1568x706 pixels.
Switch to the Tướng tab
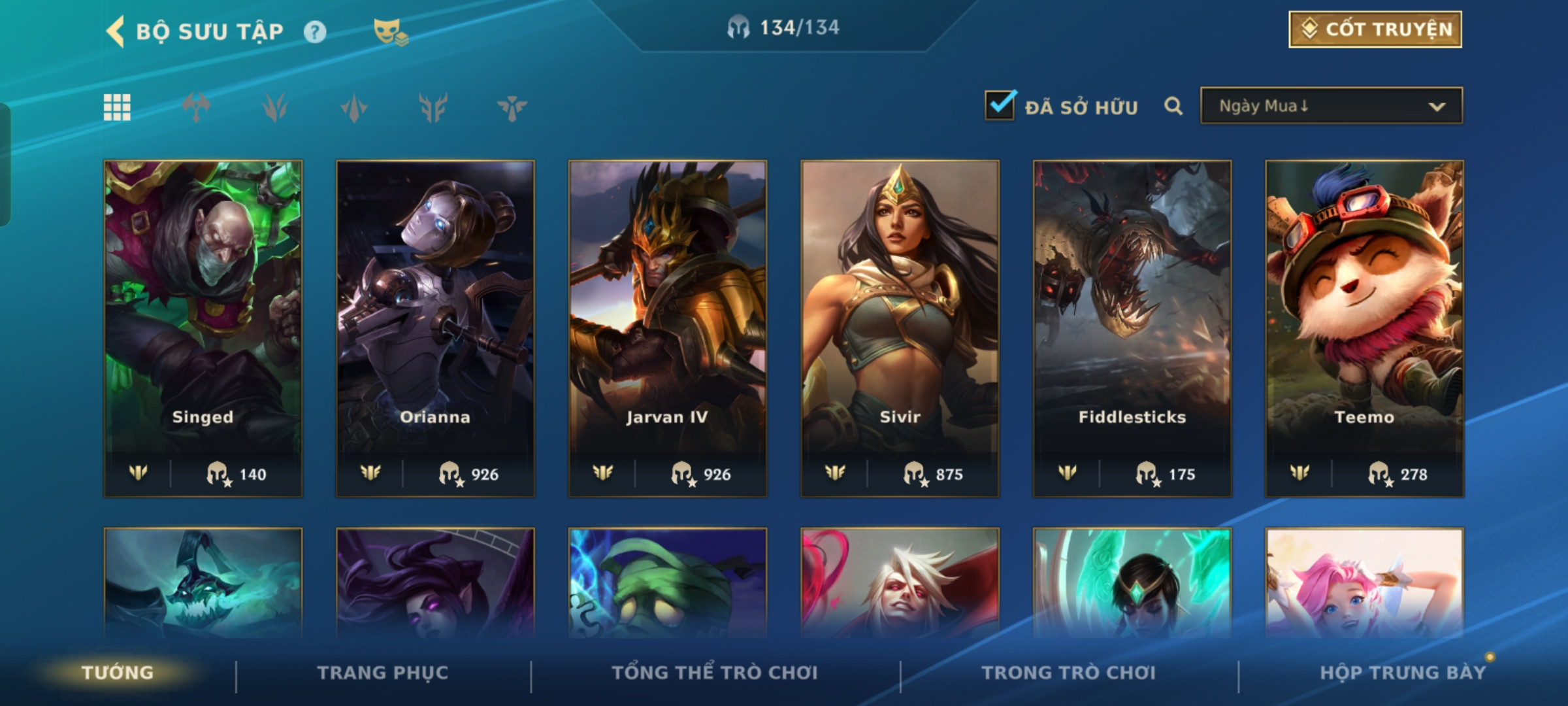click(x=118, y=673)
